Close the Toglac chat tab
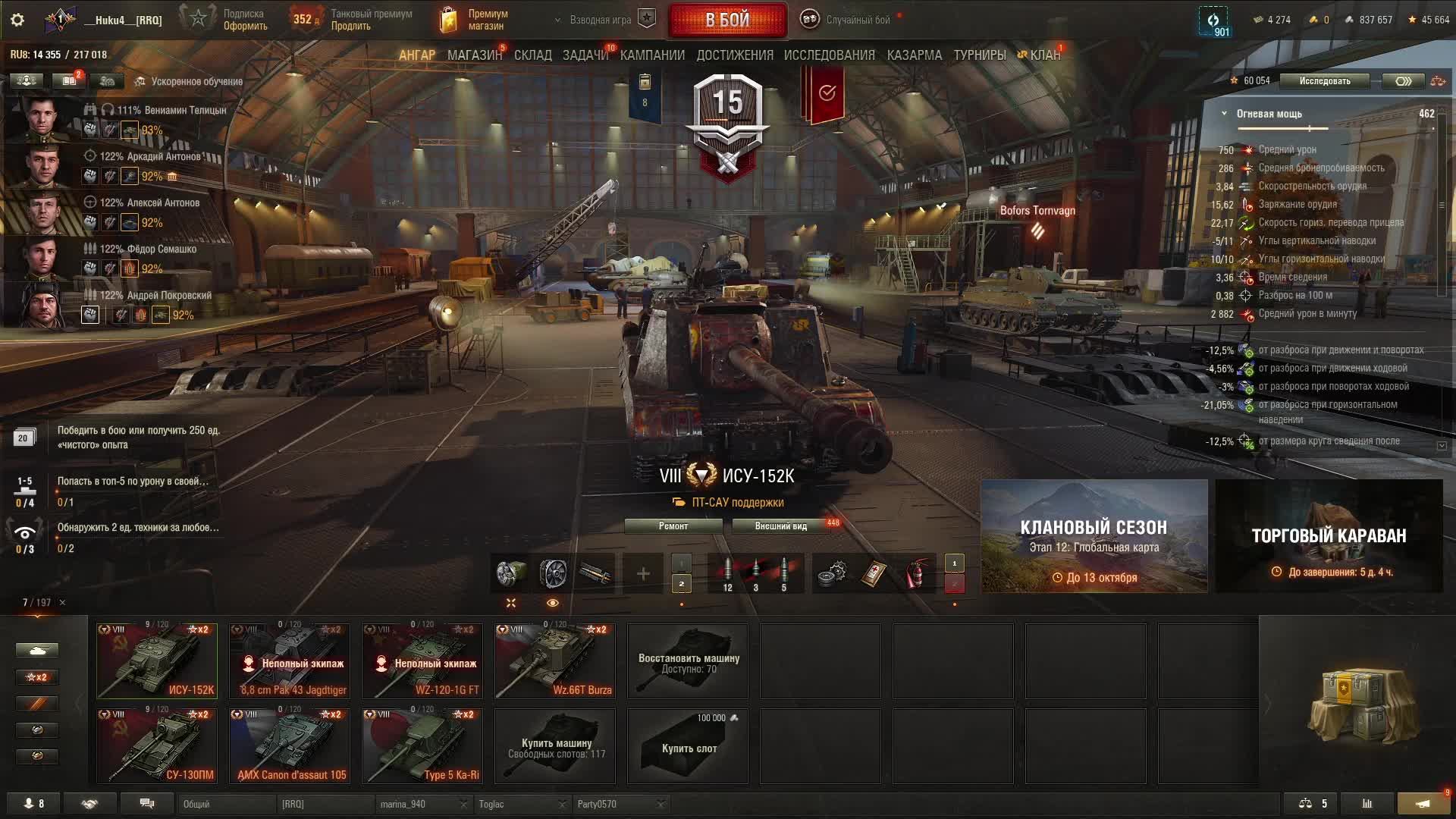This screenshot has width=1456, height=819. click(562, 805)
